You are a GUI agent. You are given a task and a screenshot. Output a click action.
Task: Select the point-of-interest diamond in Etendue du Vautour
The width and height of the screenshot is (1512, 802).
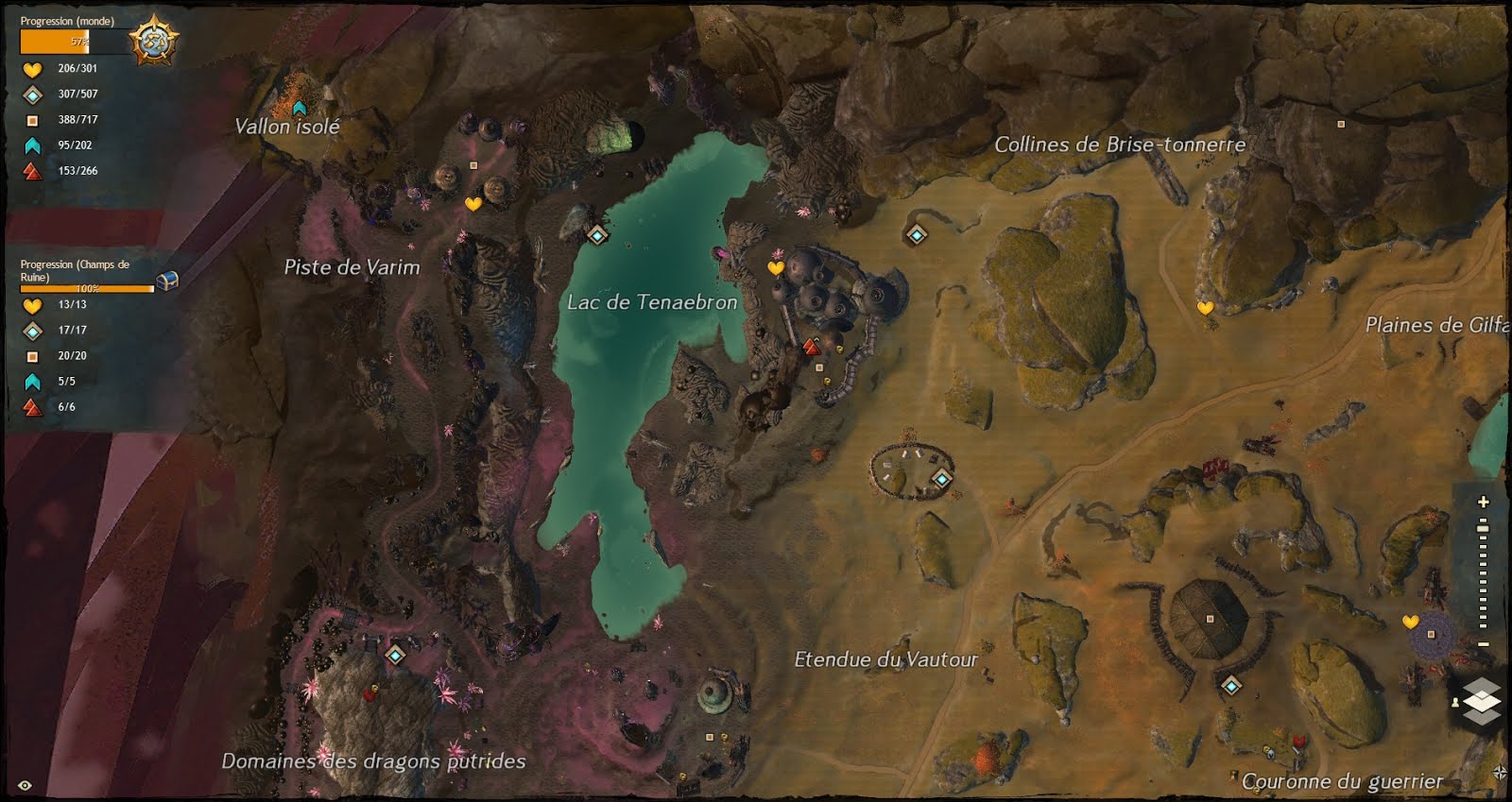point(940,480)
